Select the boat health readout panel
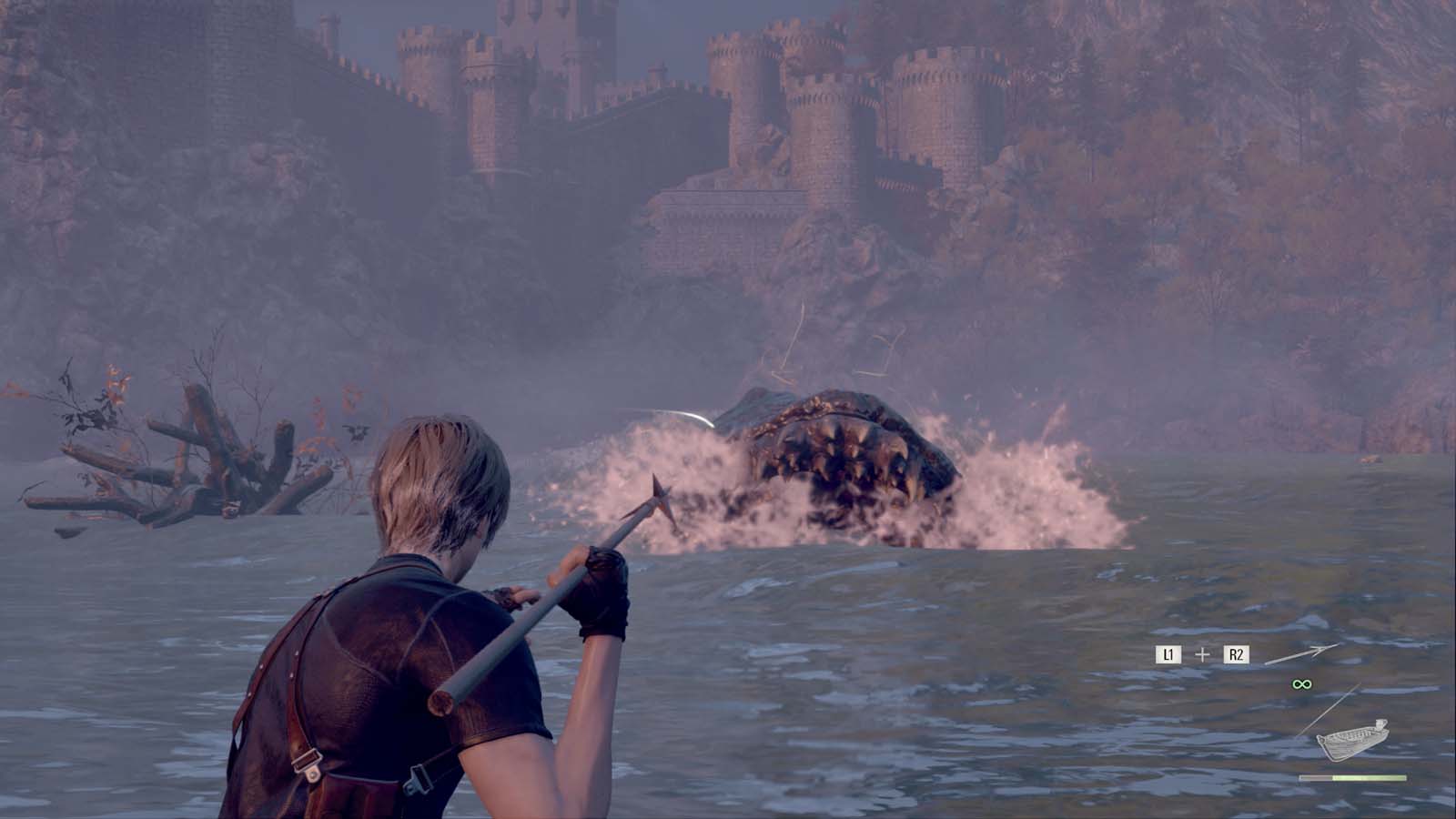 1351,776
